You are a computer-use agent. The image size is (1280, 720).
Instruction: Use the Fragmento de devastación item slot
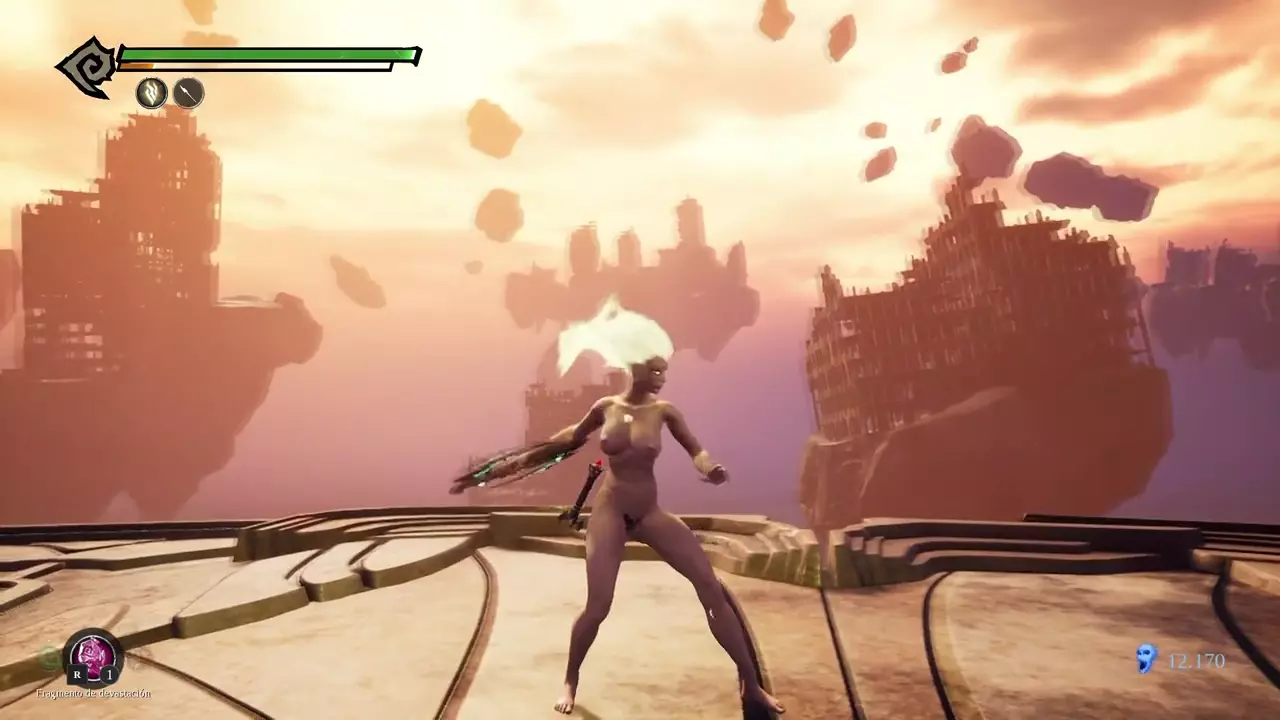pyautogui.click(x=94, y=657)
